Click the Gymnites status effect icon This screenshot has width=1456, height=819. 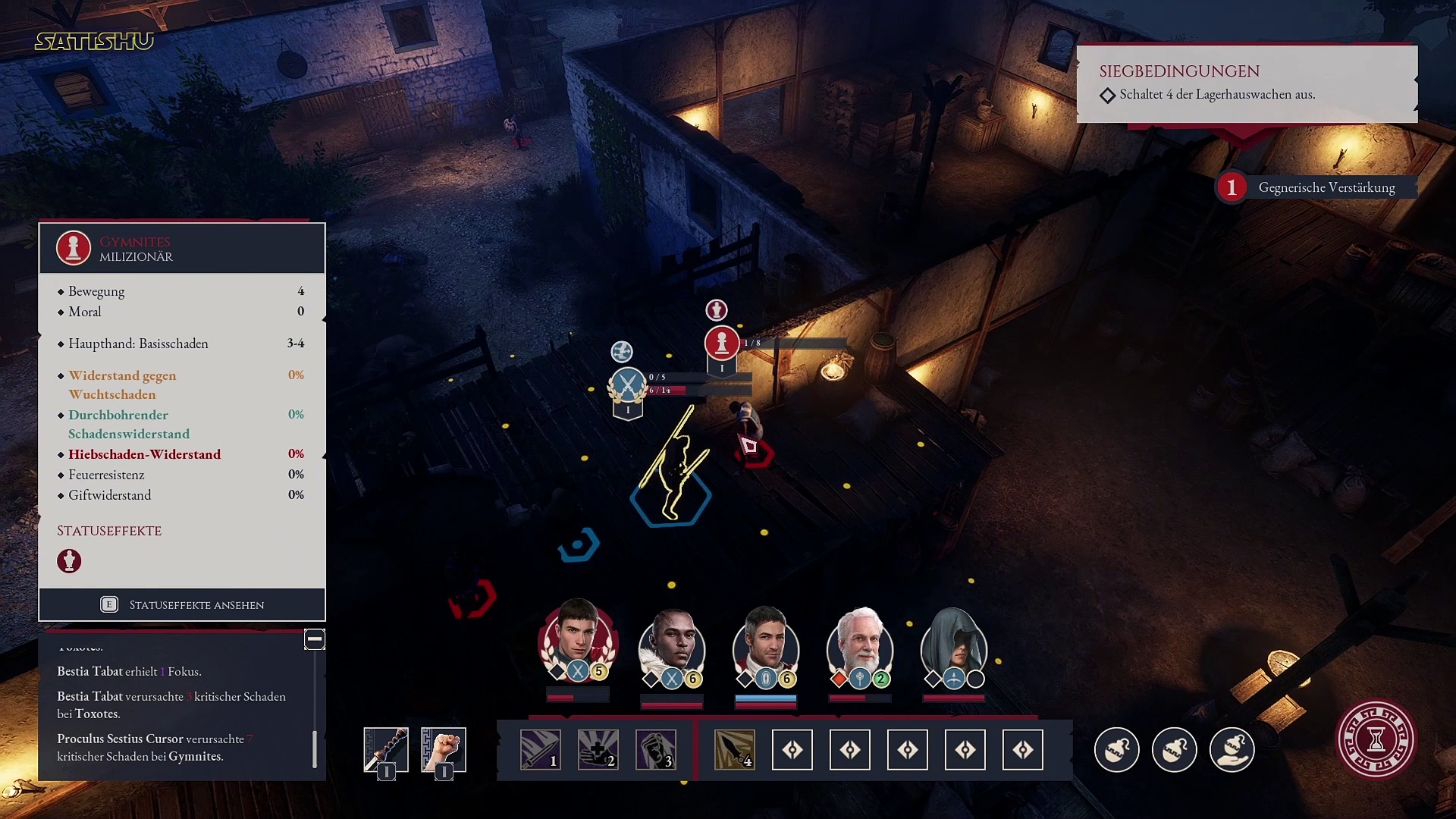click(x=69, y=561)
